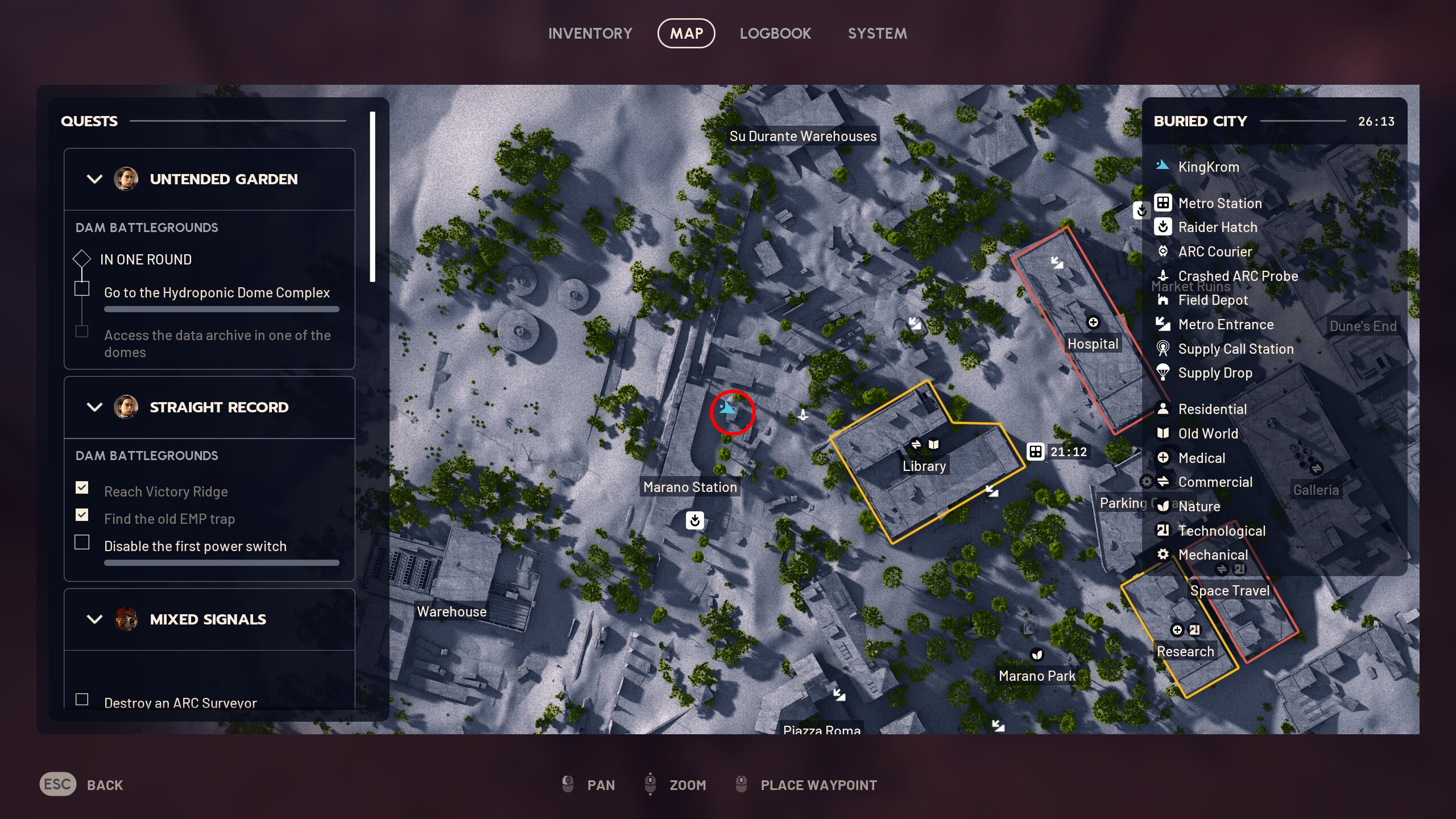Image resolution: width=1456 pixels, height=819 pixels.
Task: Toggle the Find the old EMP trap checkbox
Action: pyautogui.click(x=82, y=515)
